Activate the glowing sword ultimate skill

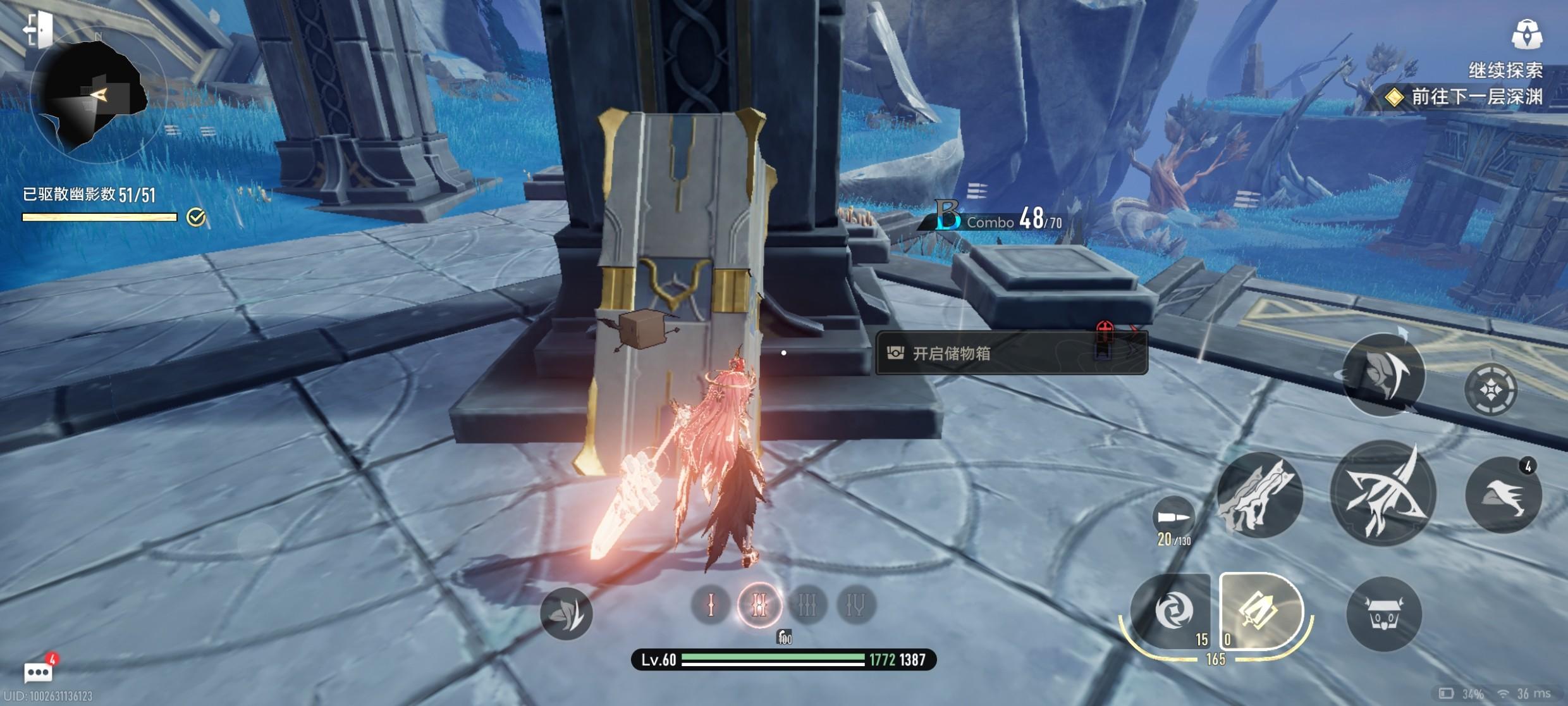point(1259,610)
